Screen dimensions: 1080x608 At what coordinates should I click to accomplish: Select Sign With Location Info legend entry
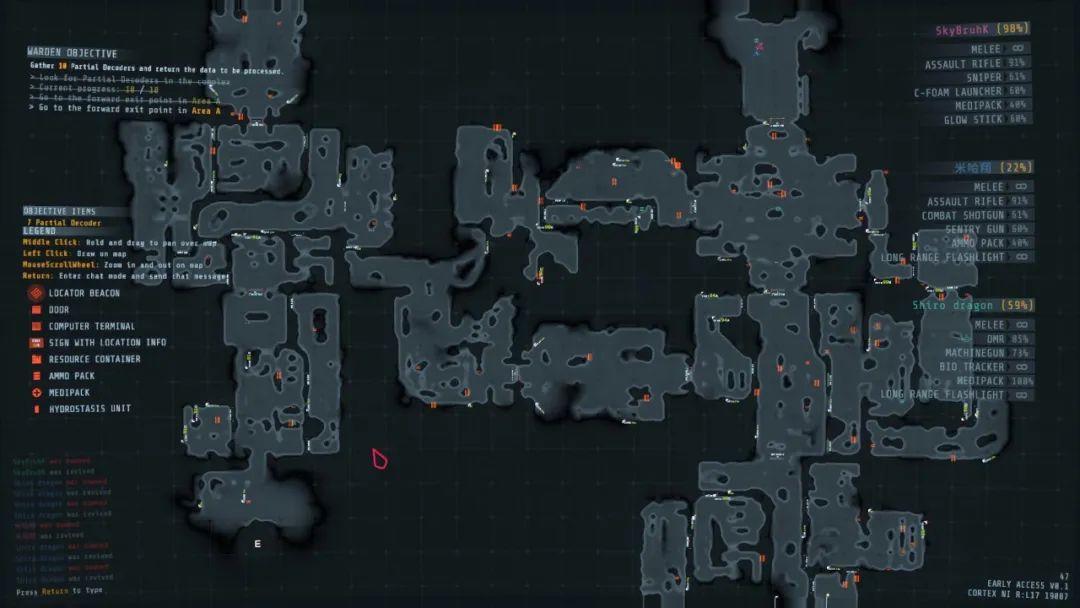pyautogui.click(x=107, y=343)
